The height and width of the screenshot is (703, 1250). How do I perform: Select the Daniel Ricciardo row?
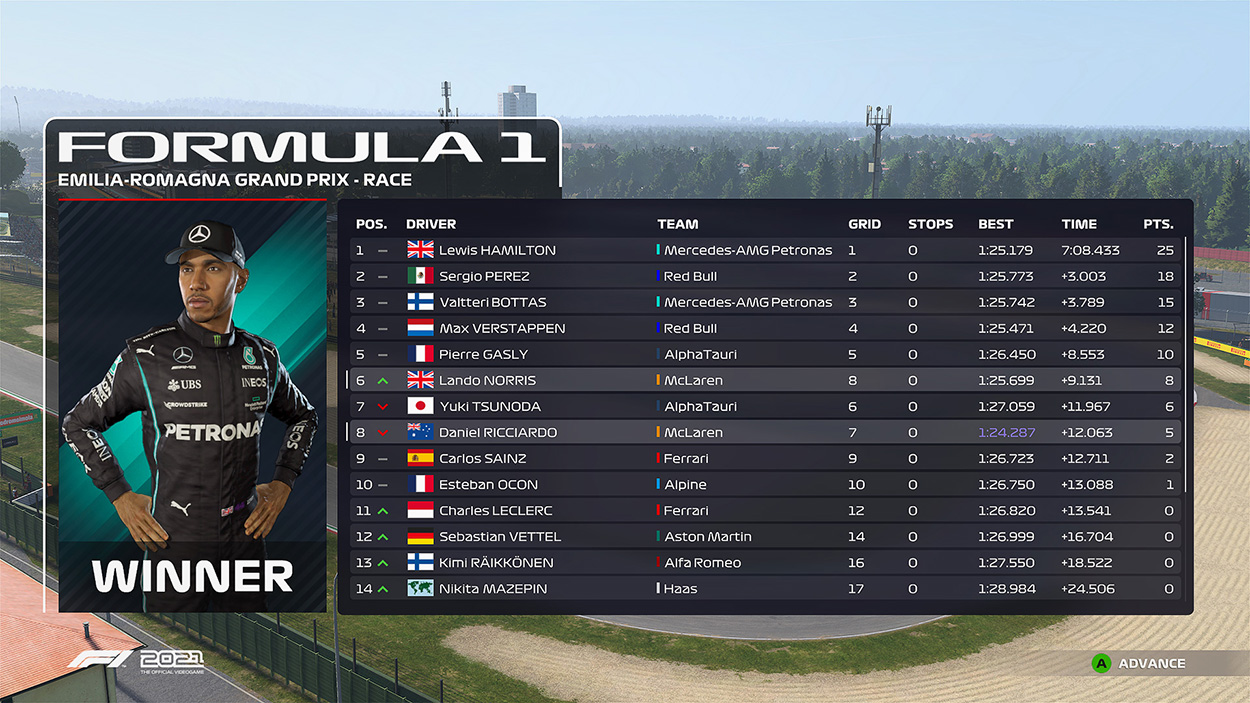coord(765,432)
